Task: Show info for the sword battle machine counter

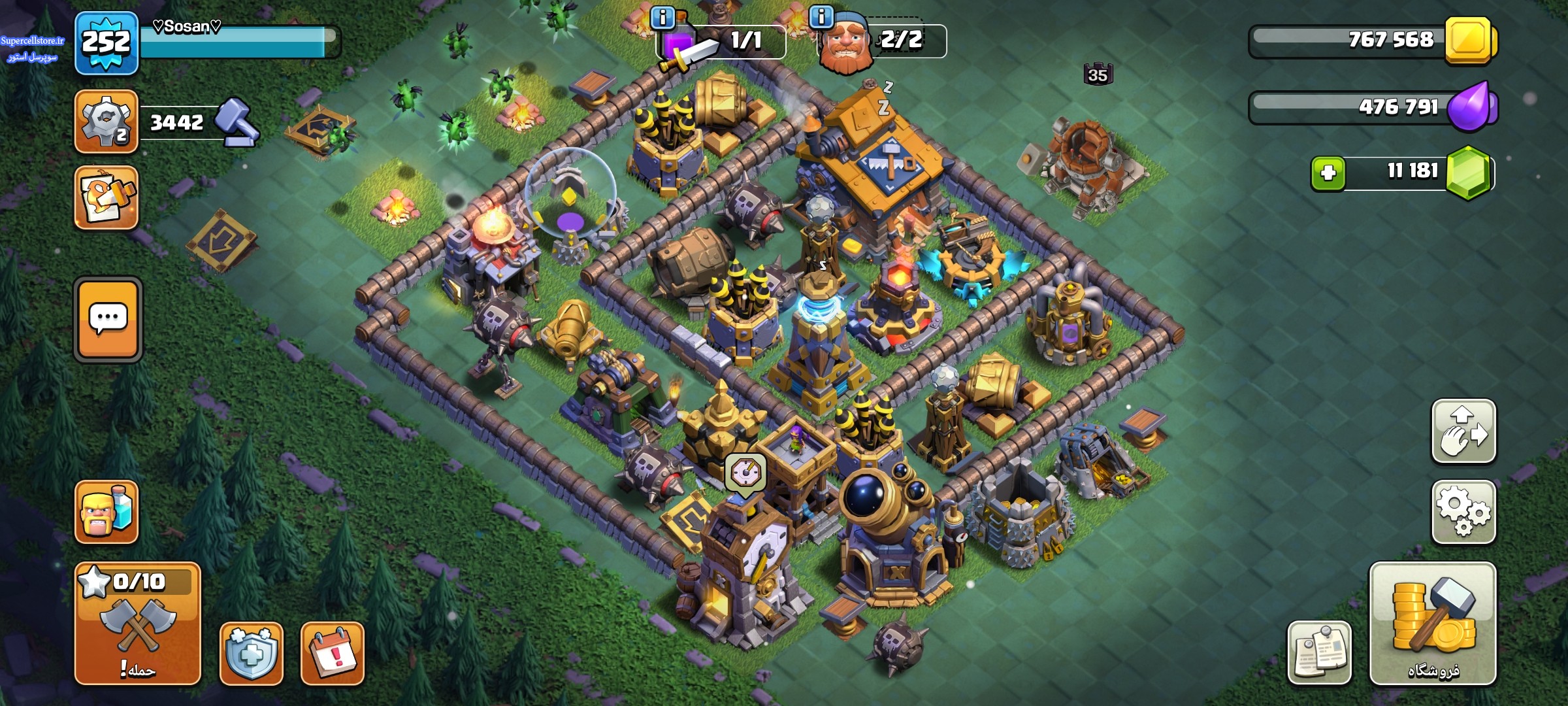Action: pos(663,18)
